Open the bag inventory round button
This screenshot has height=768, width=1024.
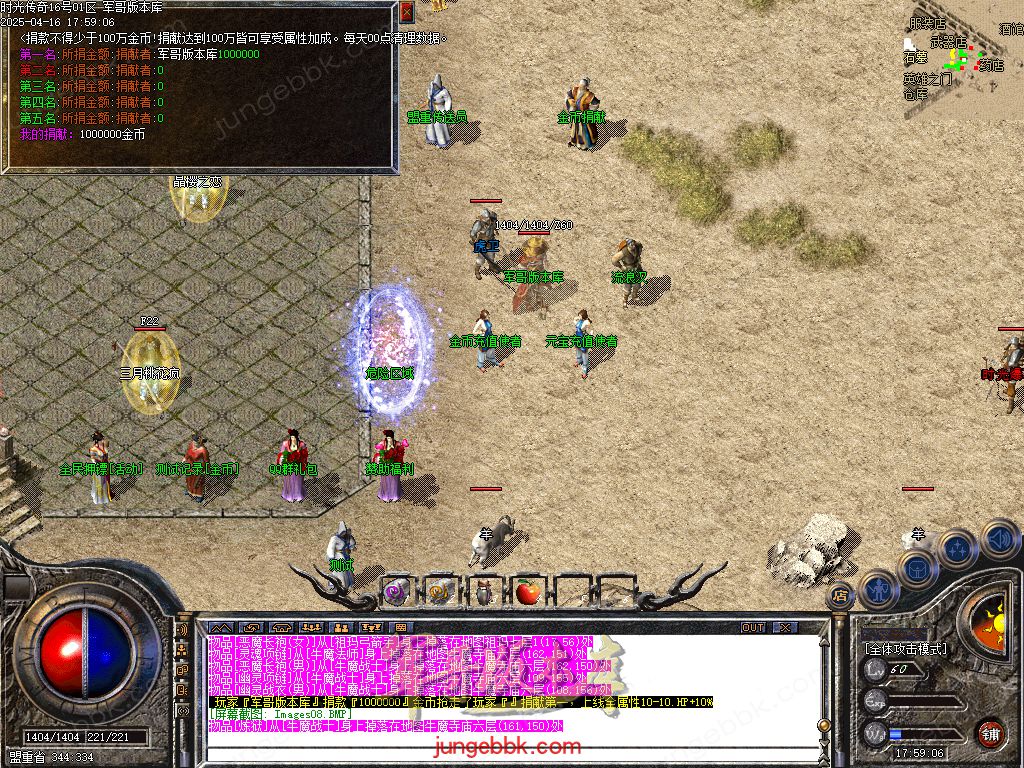[916, 569]
